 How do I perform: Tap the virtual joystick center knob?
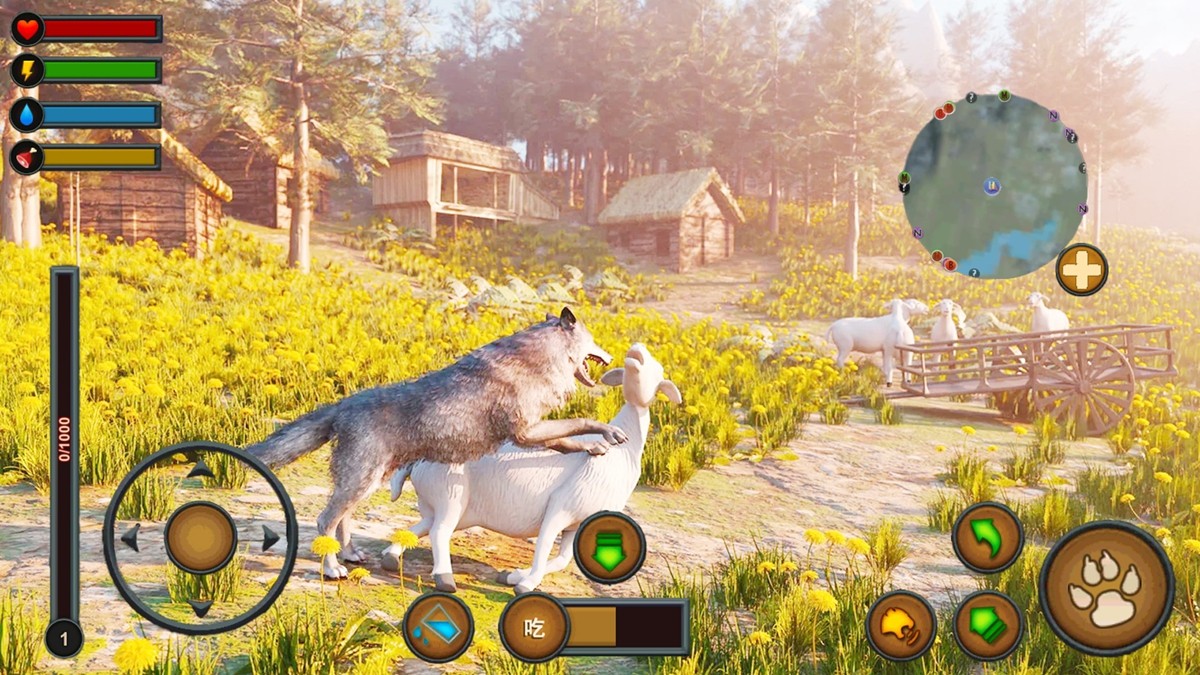tap(201, 537)
